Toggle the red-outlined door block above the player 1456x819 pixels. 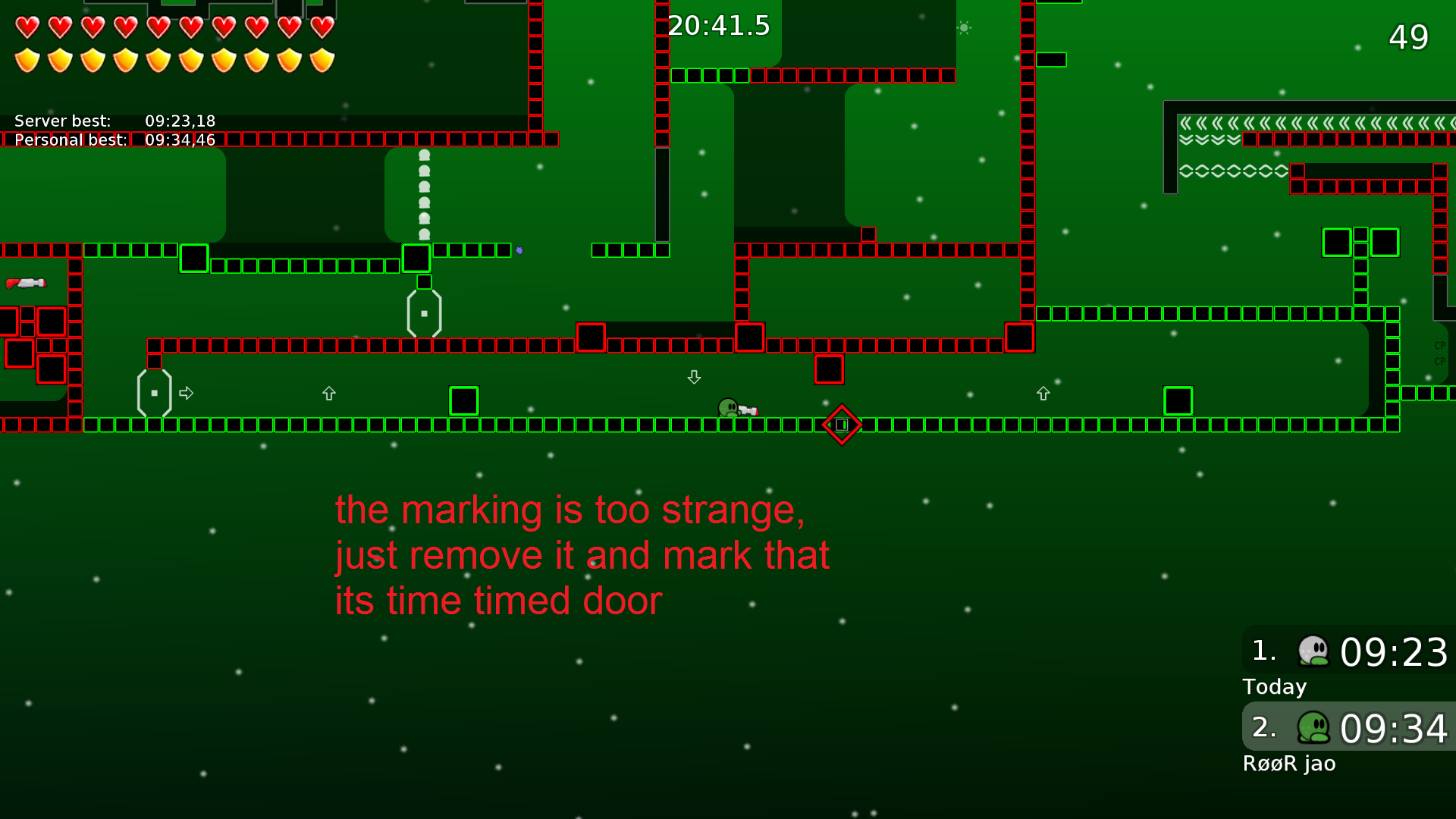pyautogui.click(x=829, y=369)
